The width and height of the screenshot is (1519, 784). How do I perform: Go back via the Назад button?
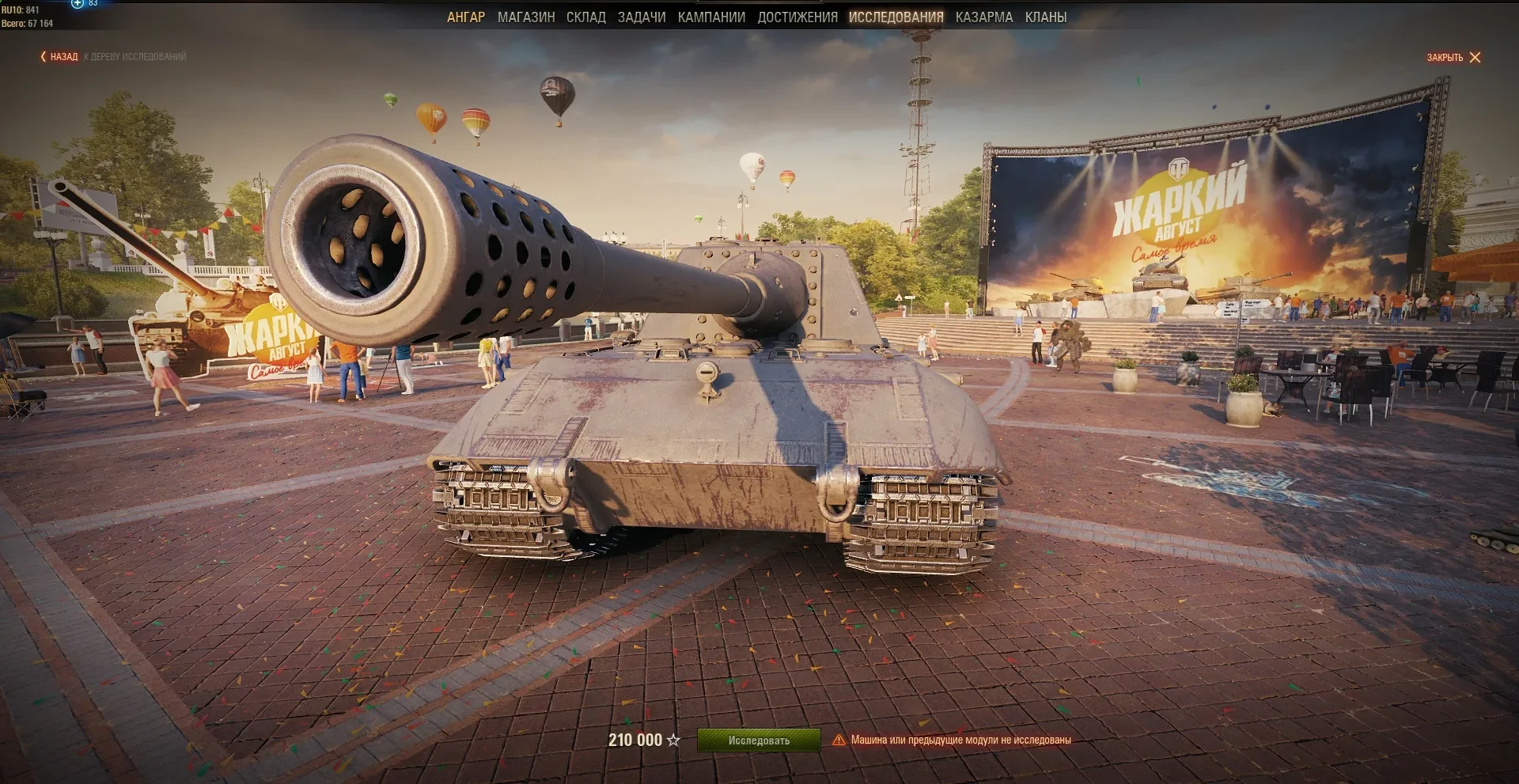tap(60, 57)
